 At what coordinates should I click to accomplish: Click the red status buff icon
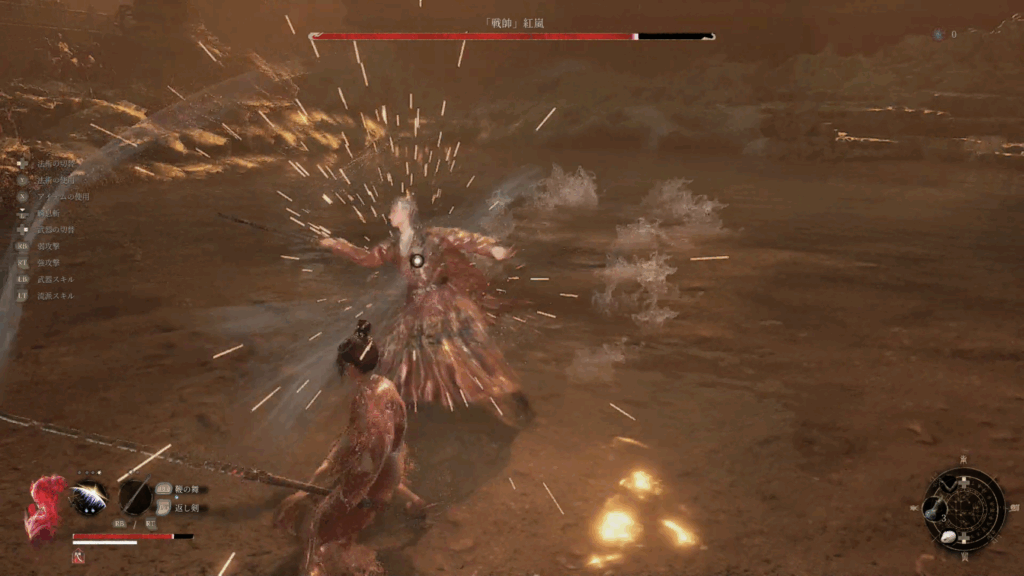coord(78,557)
